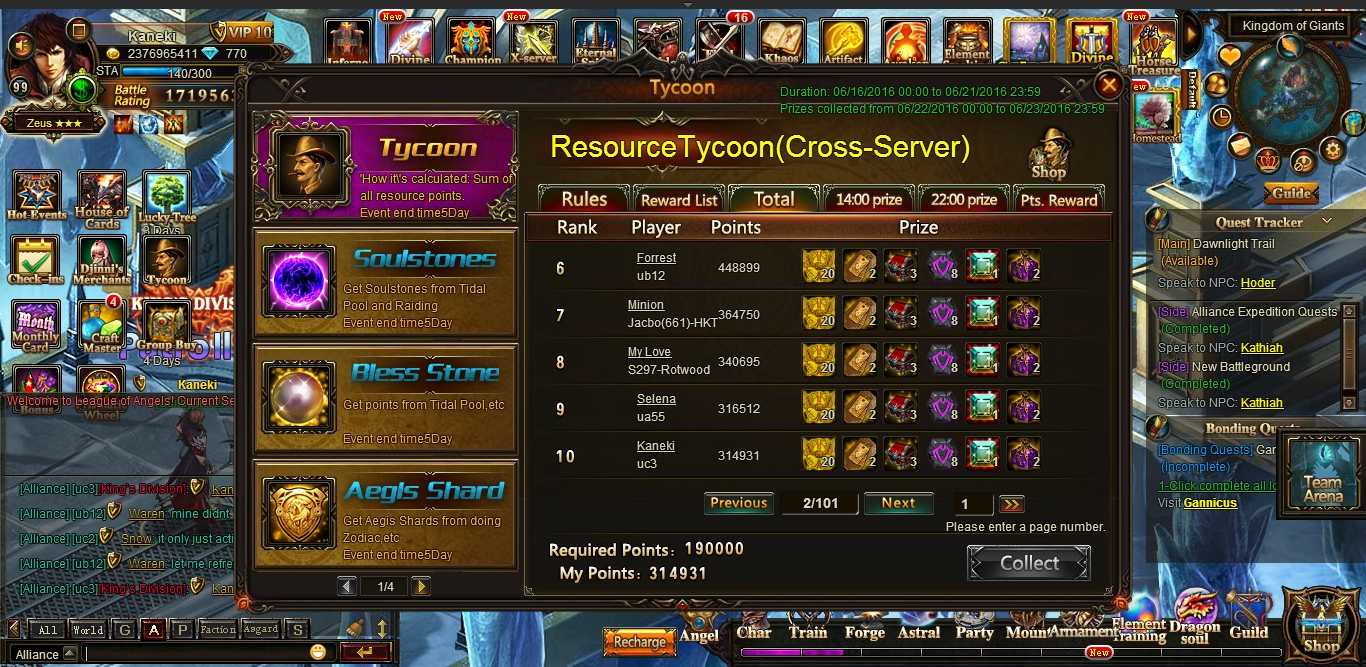Open the Tycoon Shop icon
This screenshot has width=1366, height=667.
(x=1049, y=153)
